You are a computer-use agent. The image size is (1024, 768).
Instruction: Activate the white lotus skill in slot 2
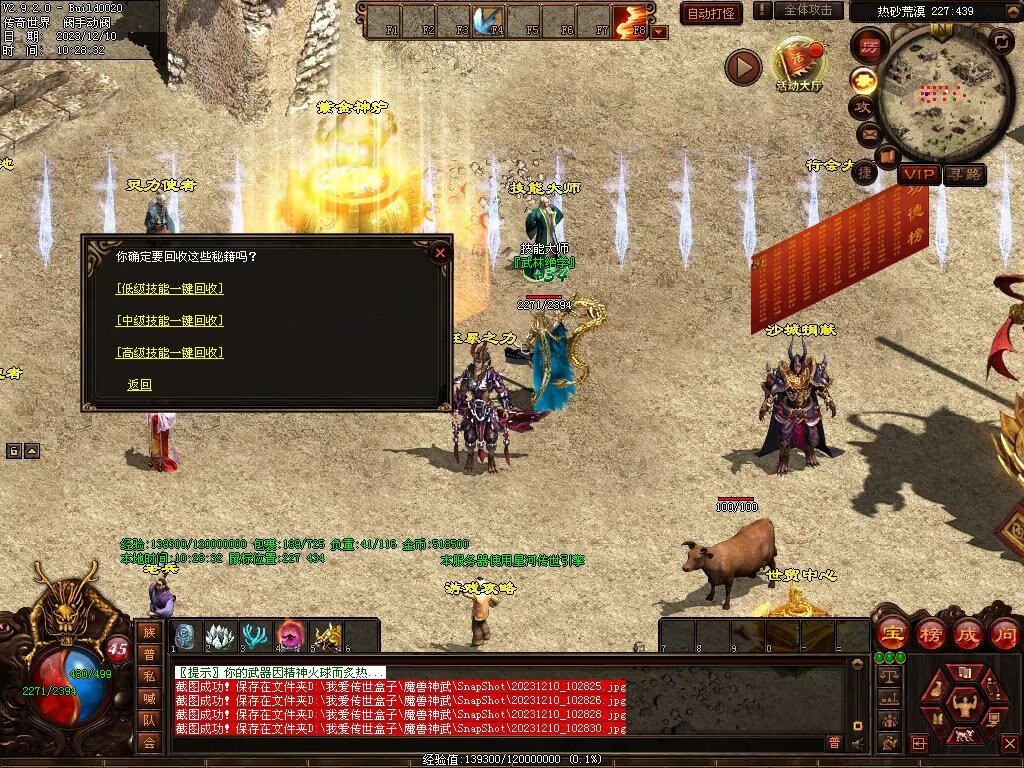[x=221, y=636]
